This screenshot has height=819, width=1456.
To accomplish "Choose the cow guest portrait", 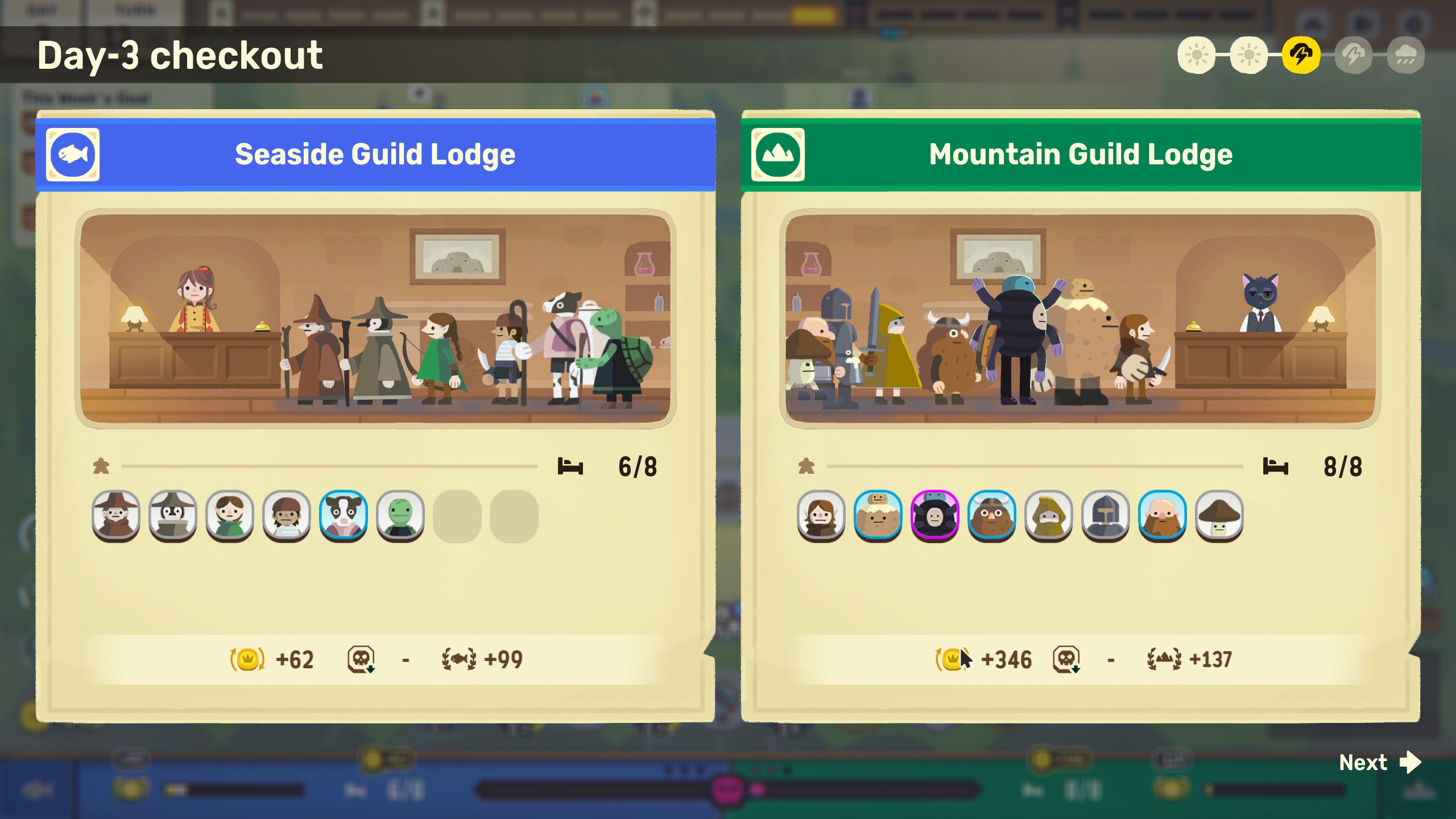I will (344, 515).
